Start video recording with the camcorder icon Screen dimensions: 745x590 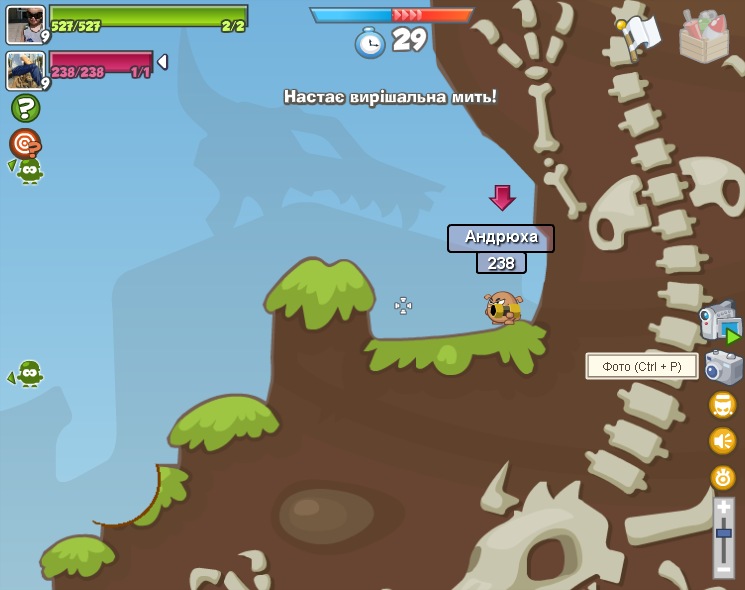(x=720, y=322)
